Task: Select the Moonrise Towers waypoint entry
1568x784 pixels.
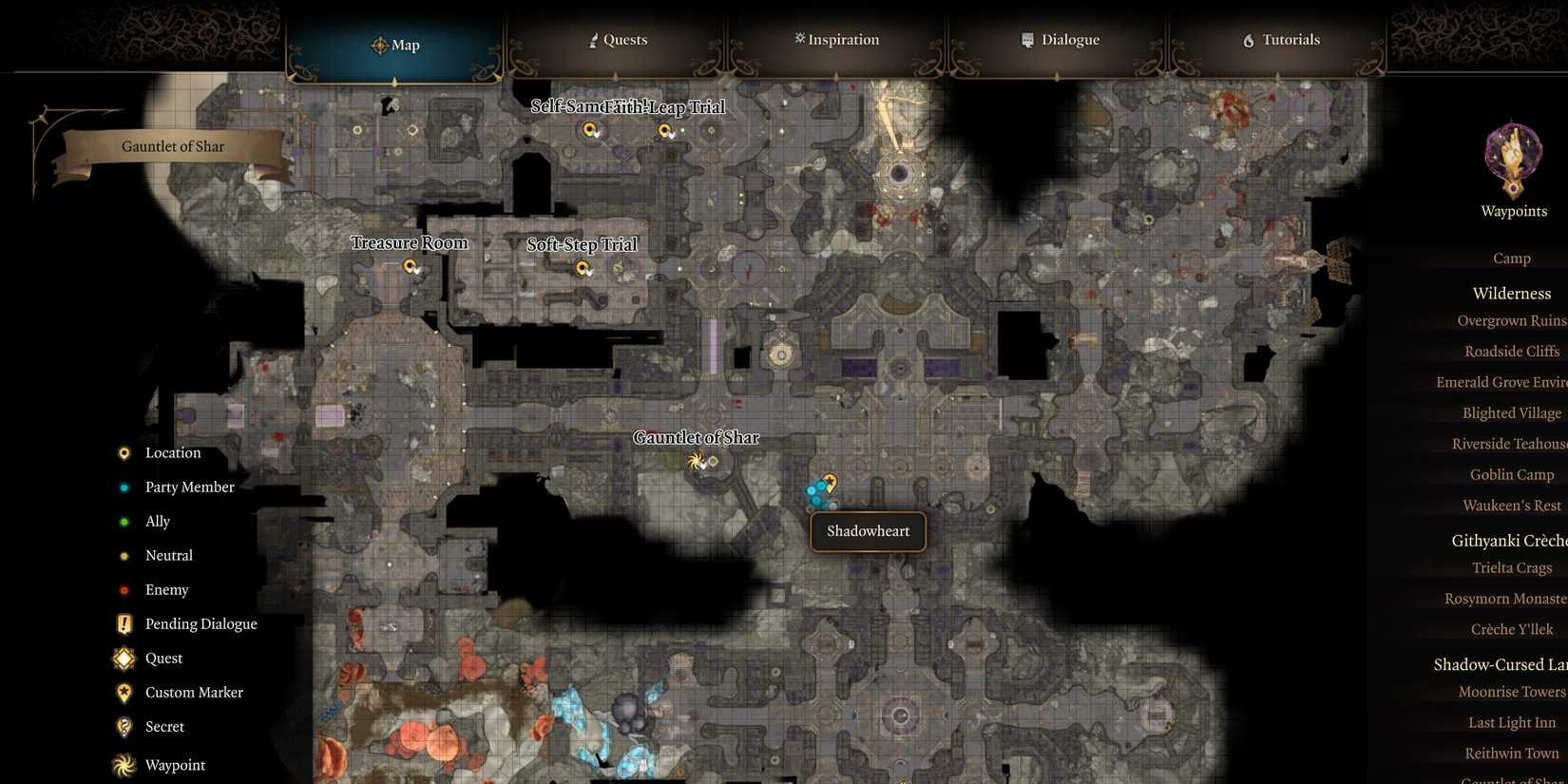Action: (x=1511, y=692)
